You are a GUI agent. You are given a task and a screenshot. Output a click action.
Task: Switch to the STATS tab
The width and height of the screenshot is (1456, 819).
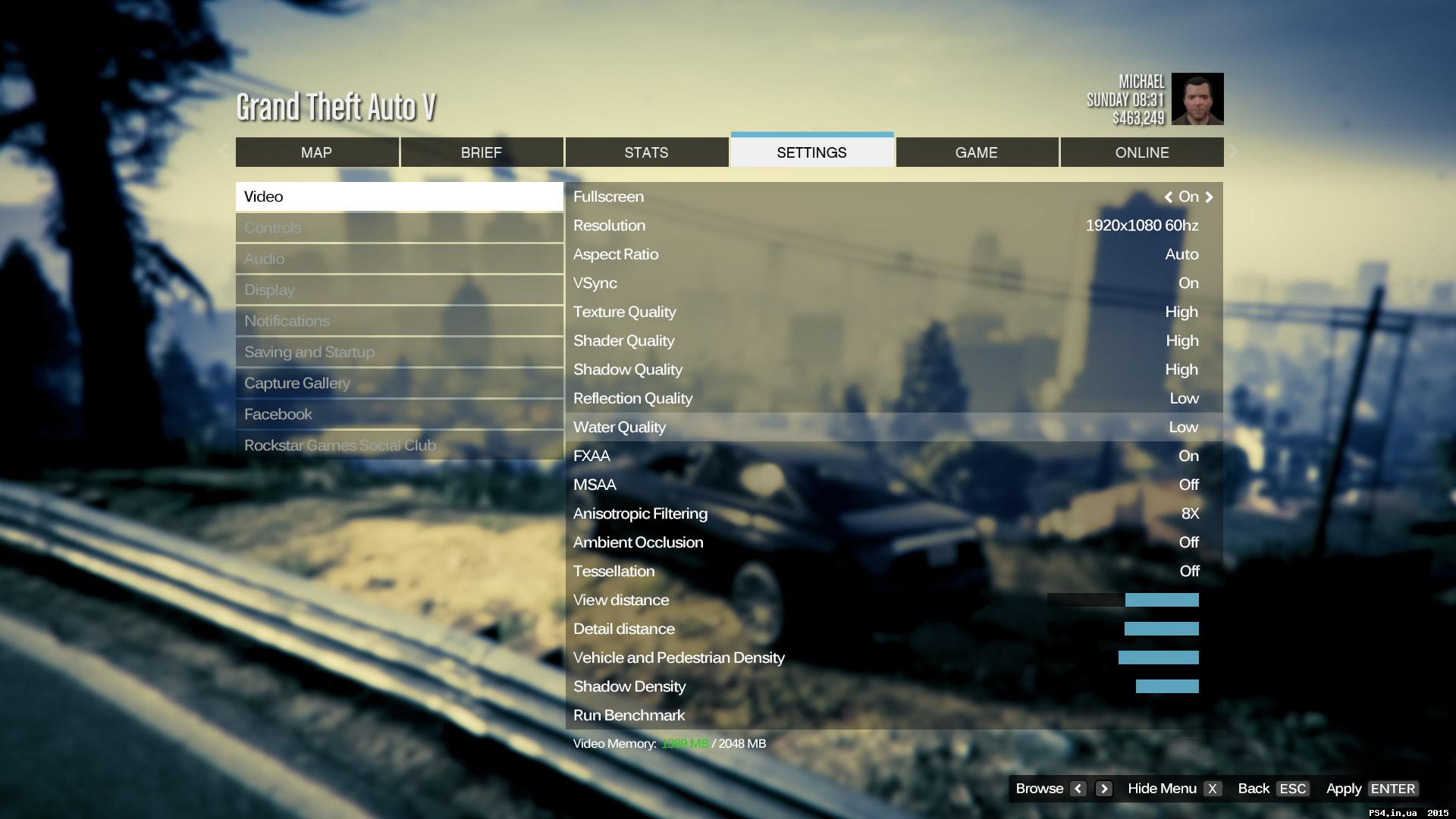pos(645,152)
